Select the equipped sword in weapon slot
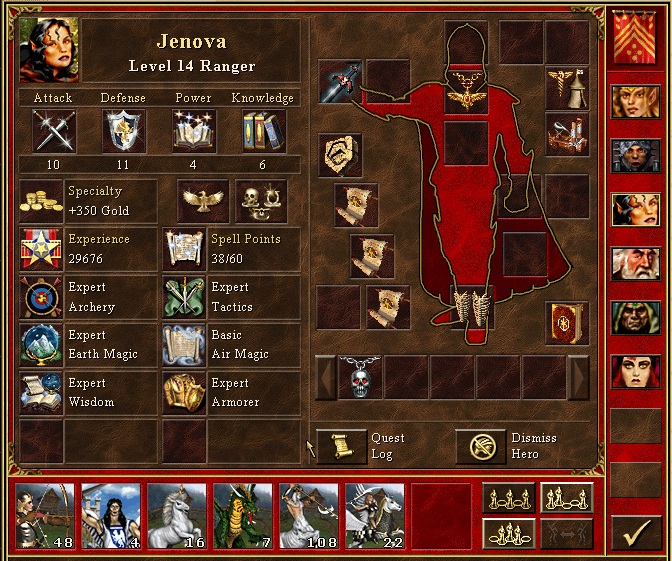 coord(340,81)
